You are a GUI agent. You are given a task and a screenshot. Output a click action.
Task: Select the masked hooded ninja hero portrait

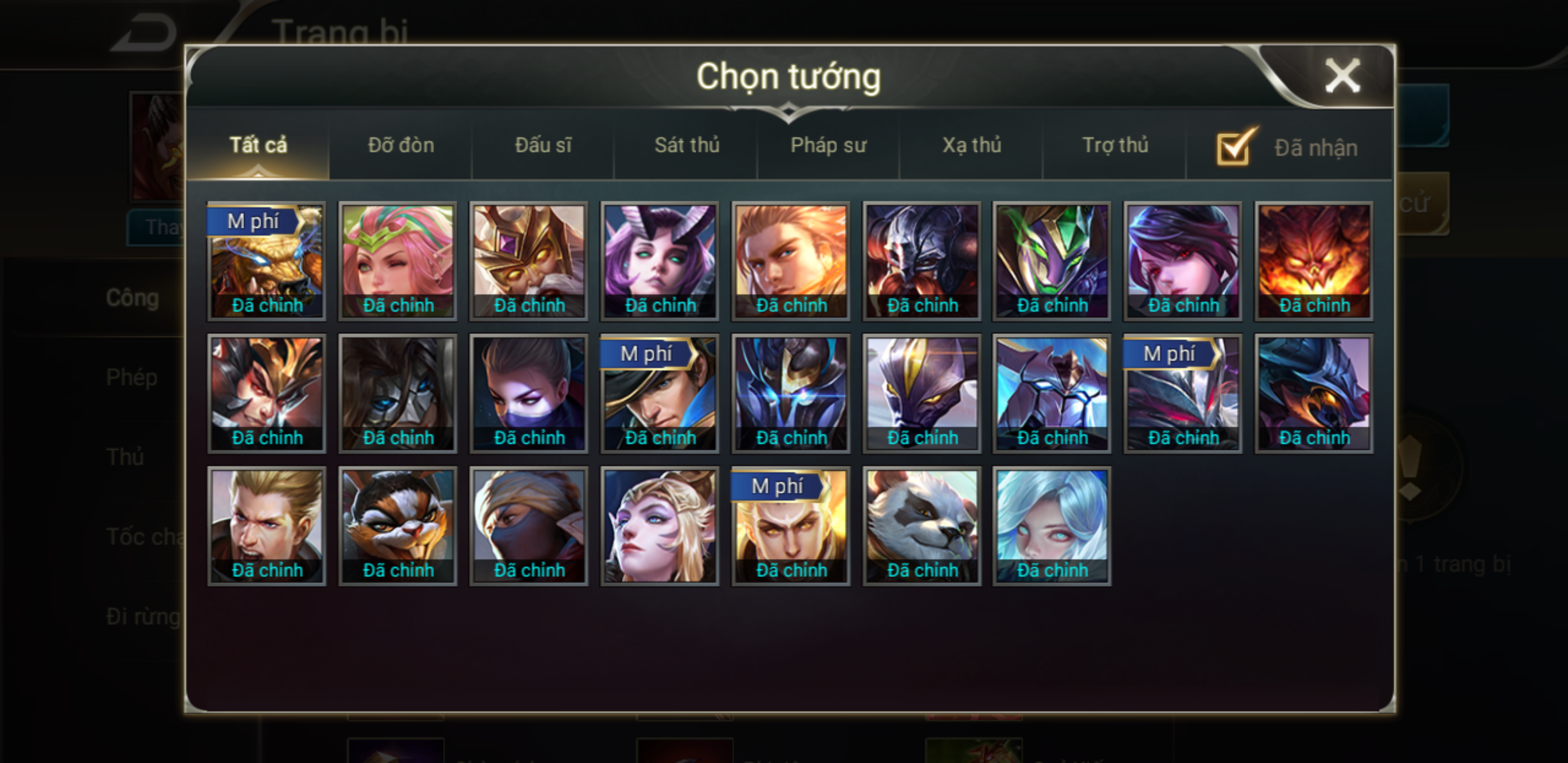(x=529, y=526)
